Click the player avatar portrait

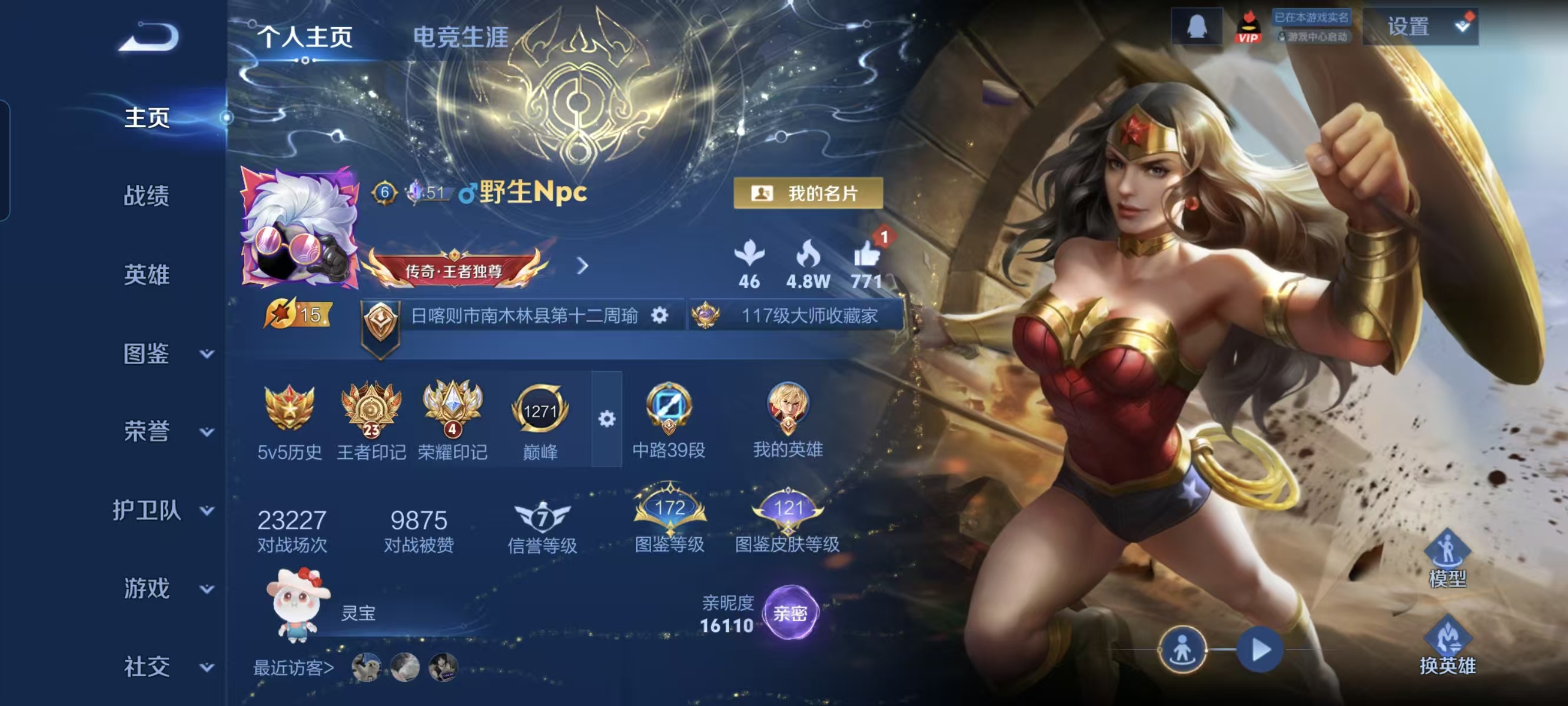coord(300,227)
